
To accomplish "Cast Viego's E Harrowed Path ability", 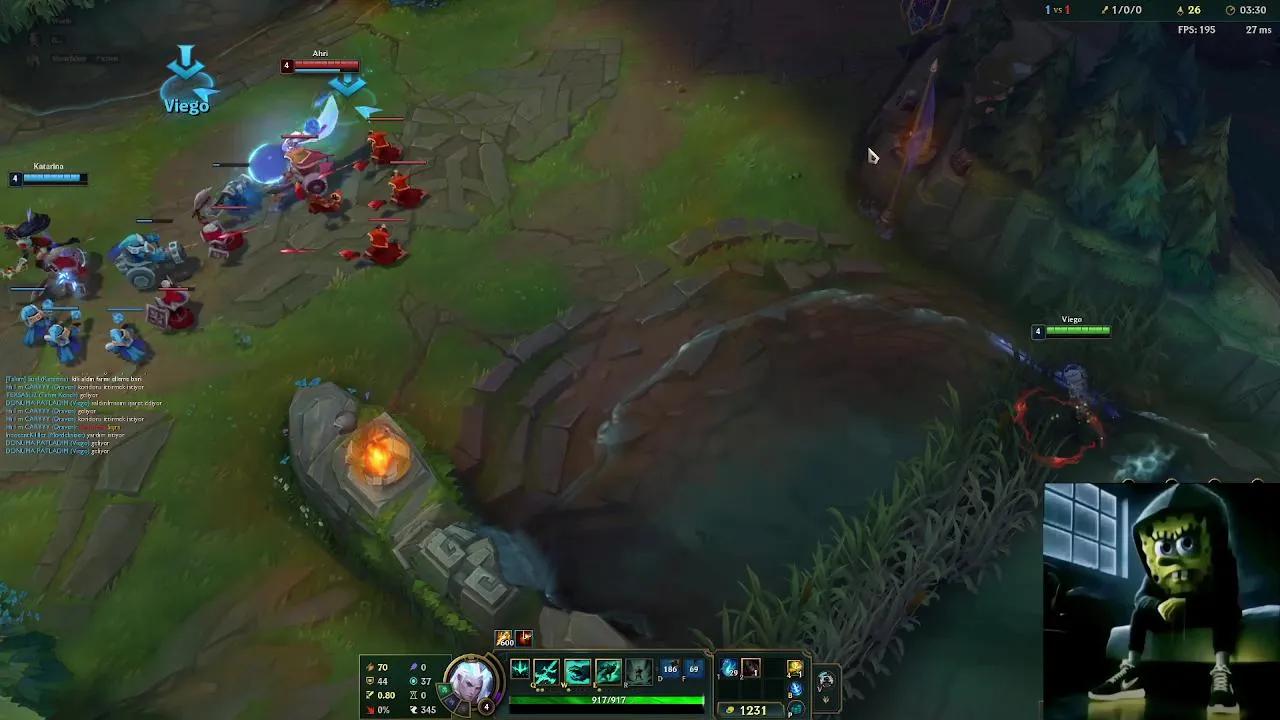I will (x=608, y=670).
